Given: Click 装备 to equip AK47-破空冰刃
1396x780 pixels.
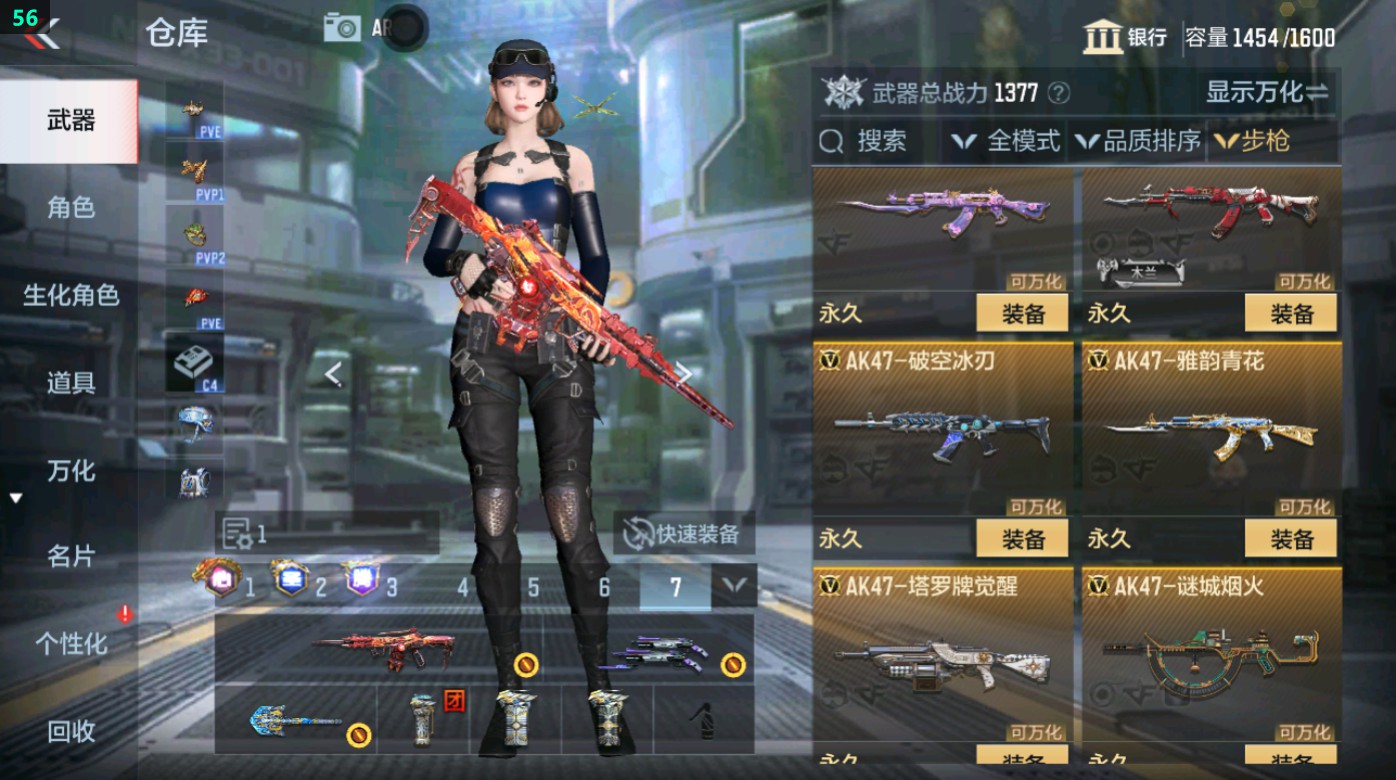Looking at the screenshot, I should pyautogui.click(x=1022, y=540).
